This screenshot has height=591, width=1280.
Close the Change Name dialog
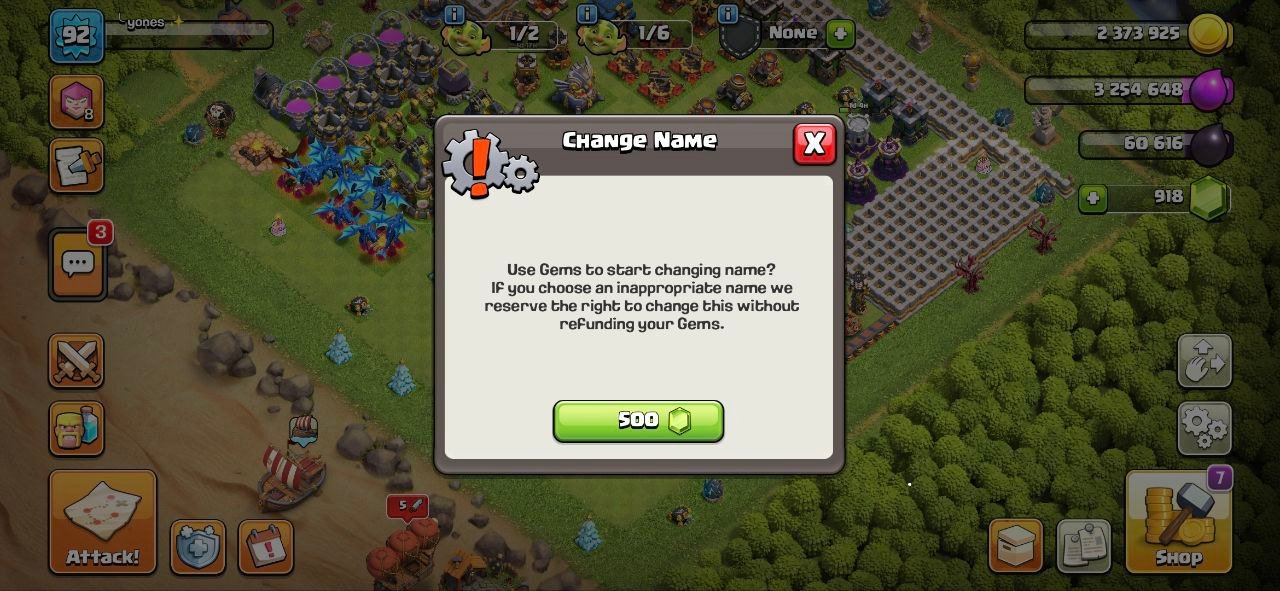pos(814,144)
